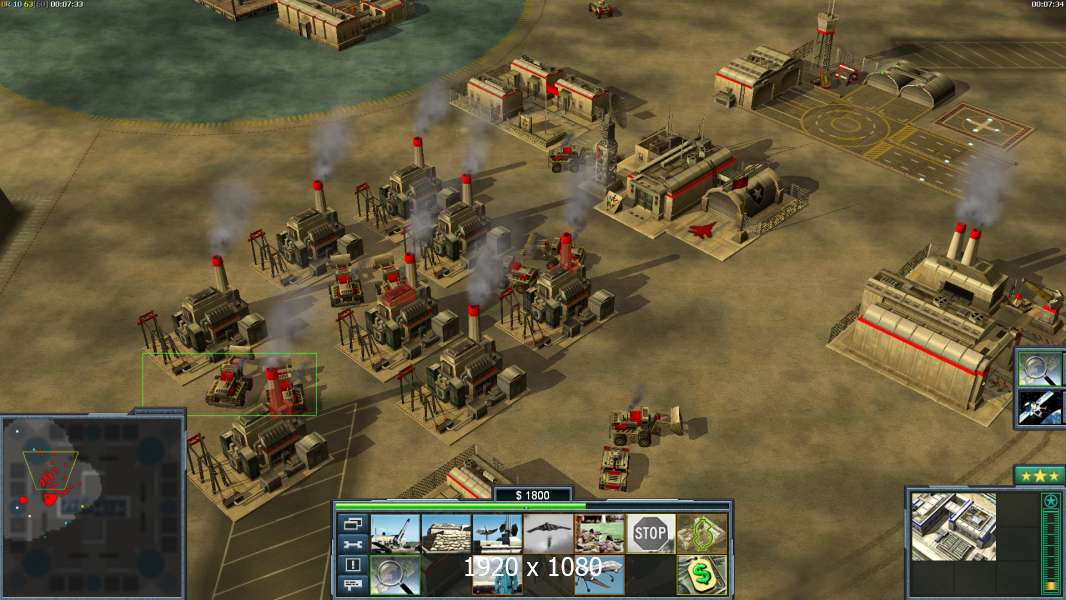
Task: Use the magnifying glass scan in command bar
Action: pos(395,575)
